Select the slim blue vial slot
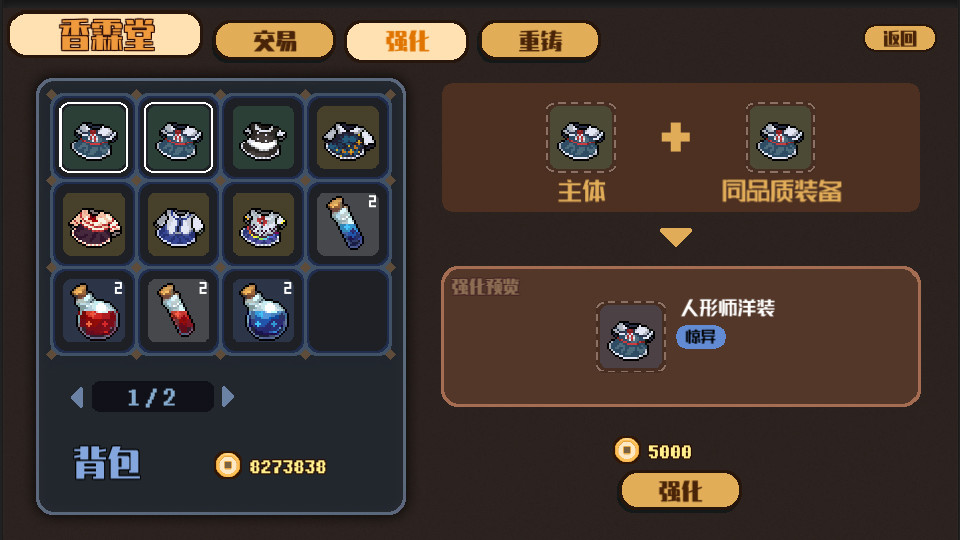 (x=348, y=223)
